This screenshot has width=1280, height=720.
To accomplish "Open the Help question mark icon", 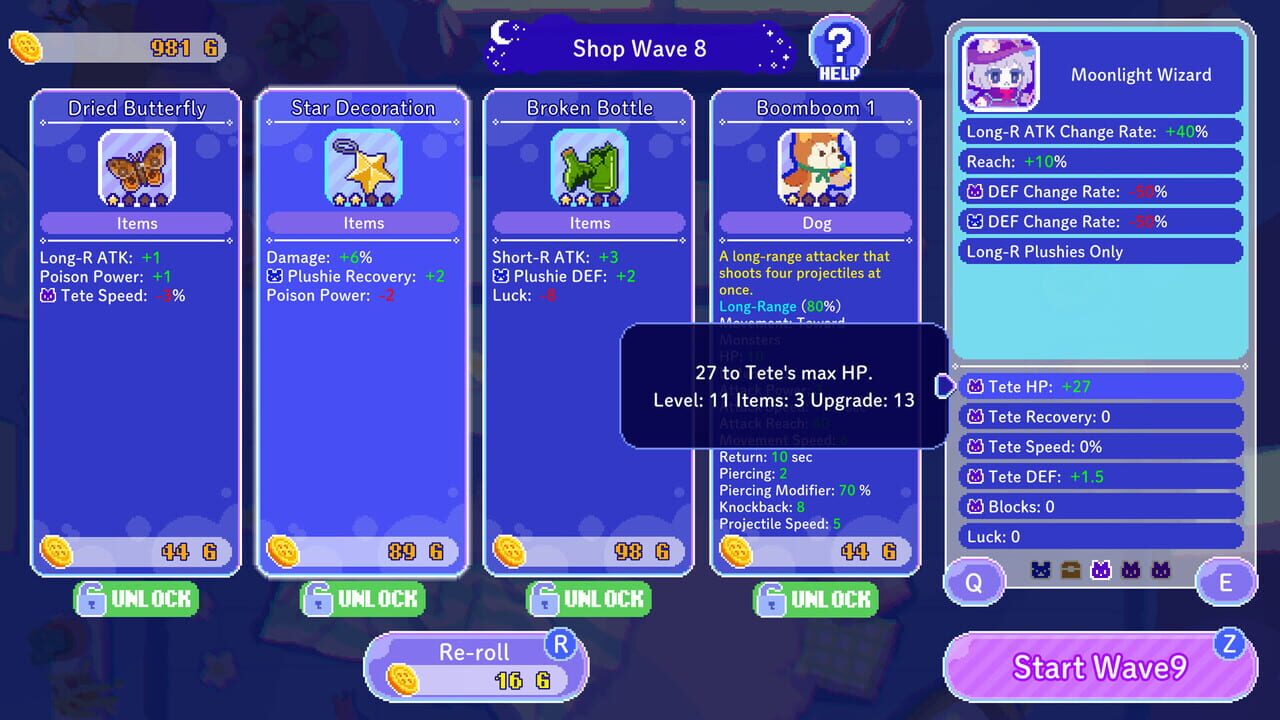I will click(838, 43).
